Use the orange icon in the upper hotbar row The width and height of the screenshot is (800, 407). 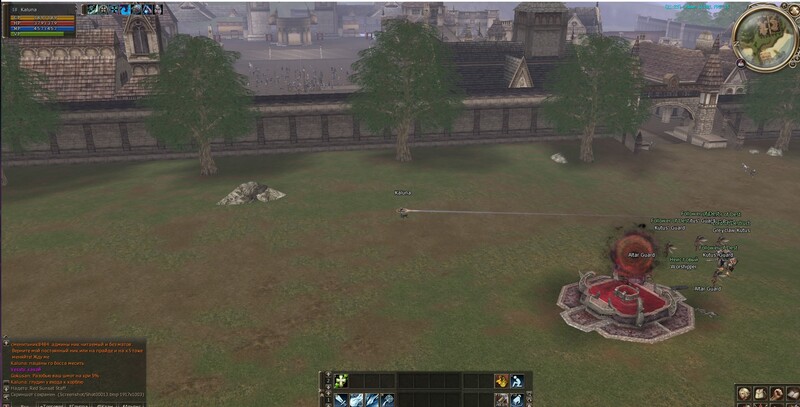coord(501,381)
